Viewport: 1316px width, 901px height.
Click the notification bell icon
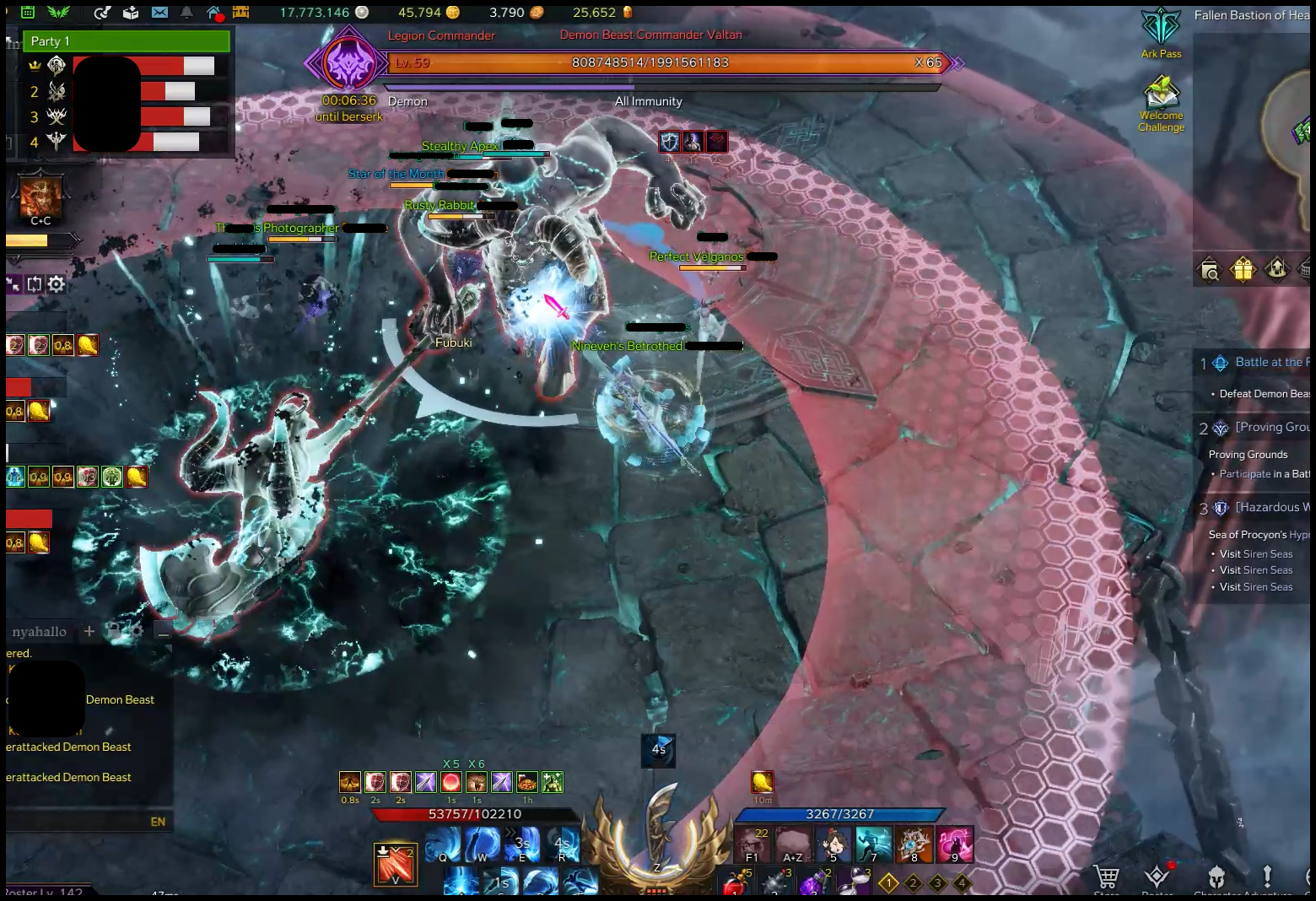pos(186,13)
